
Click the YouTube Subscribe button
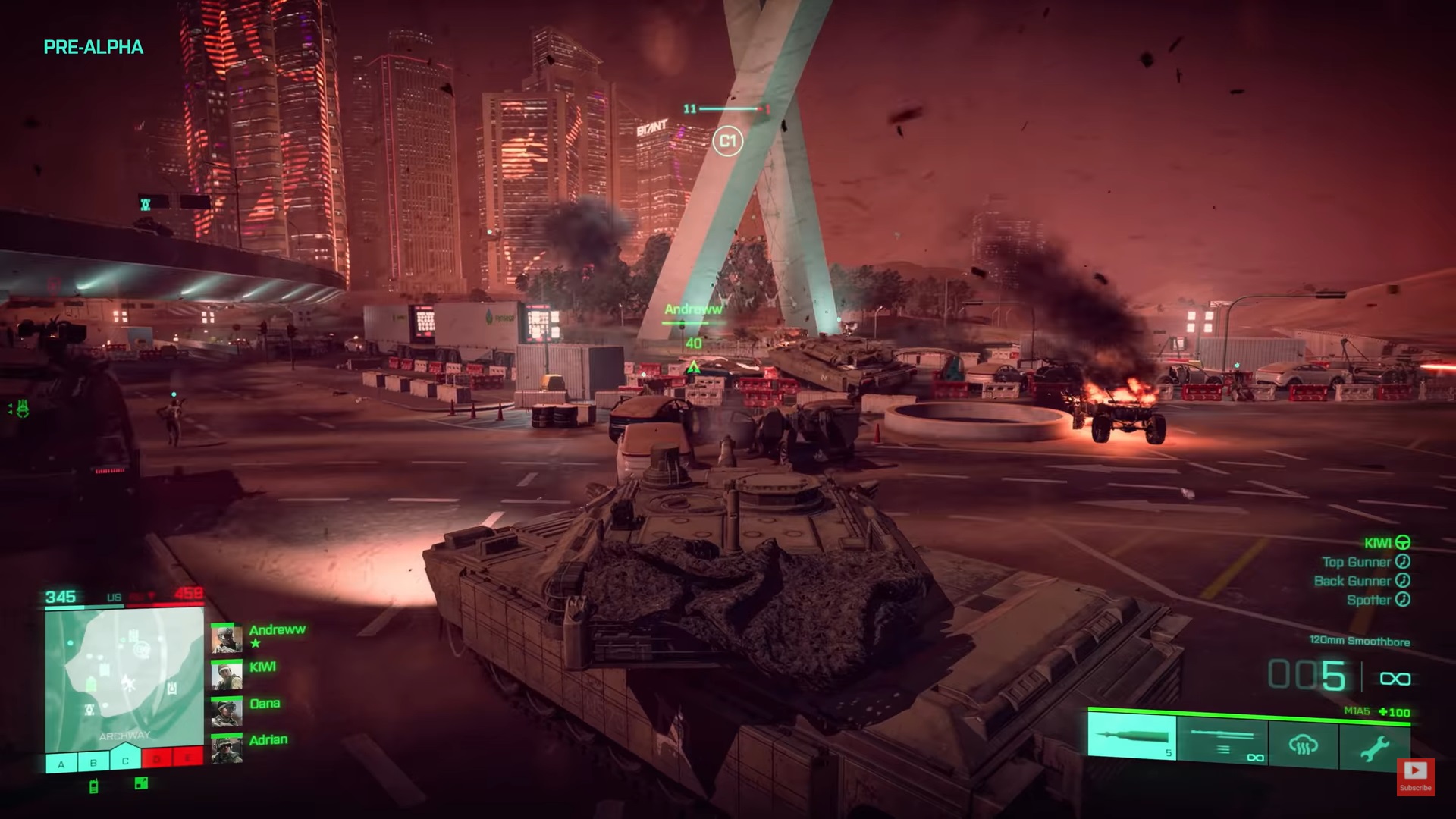click(x=1415, y=777)
